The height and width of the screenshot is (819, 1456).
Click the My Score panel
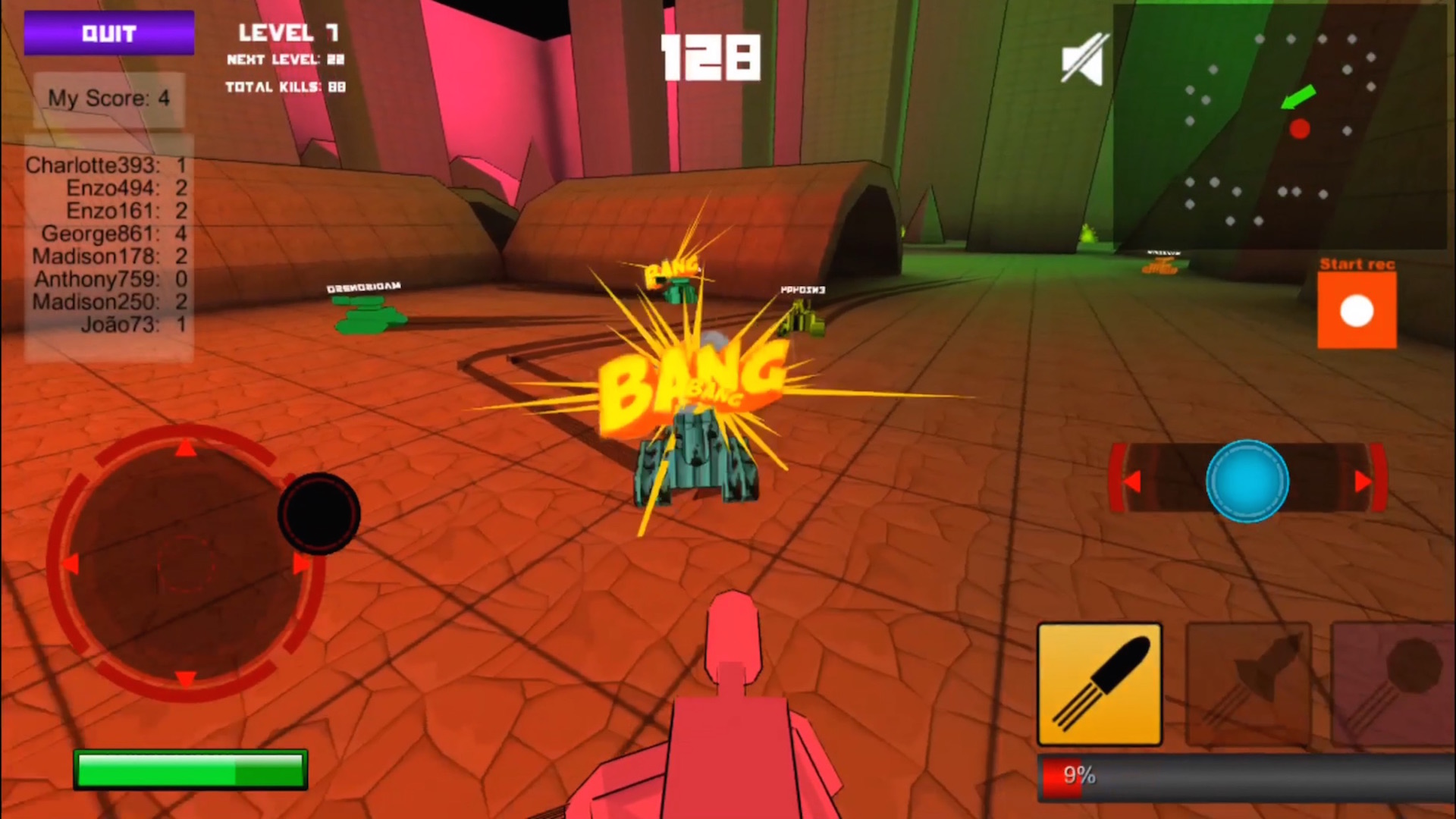coord(108,99)
